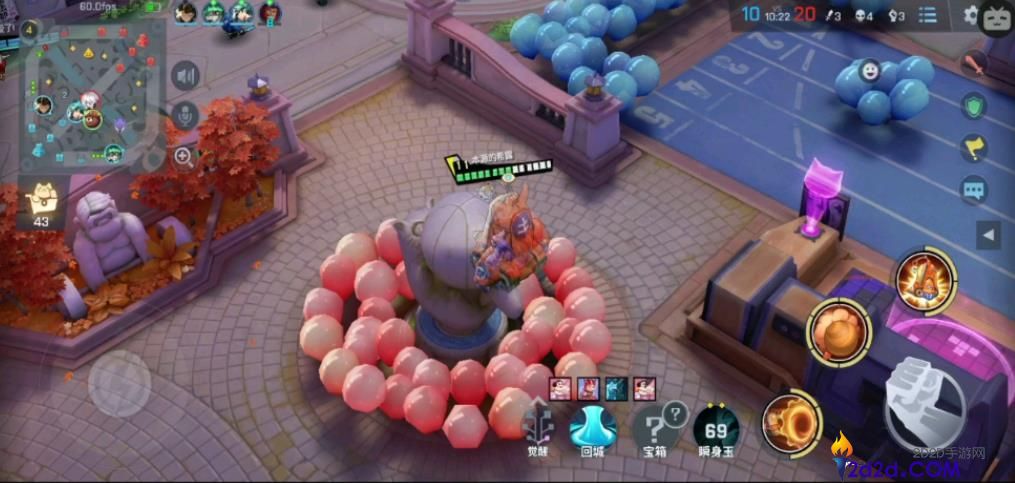
Task: Activate the top ultimate skill icon
Action: tap(925, 279)
